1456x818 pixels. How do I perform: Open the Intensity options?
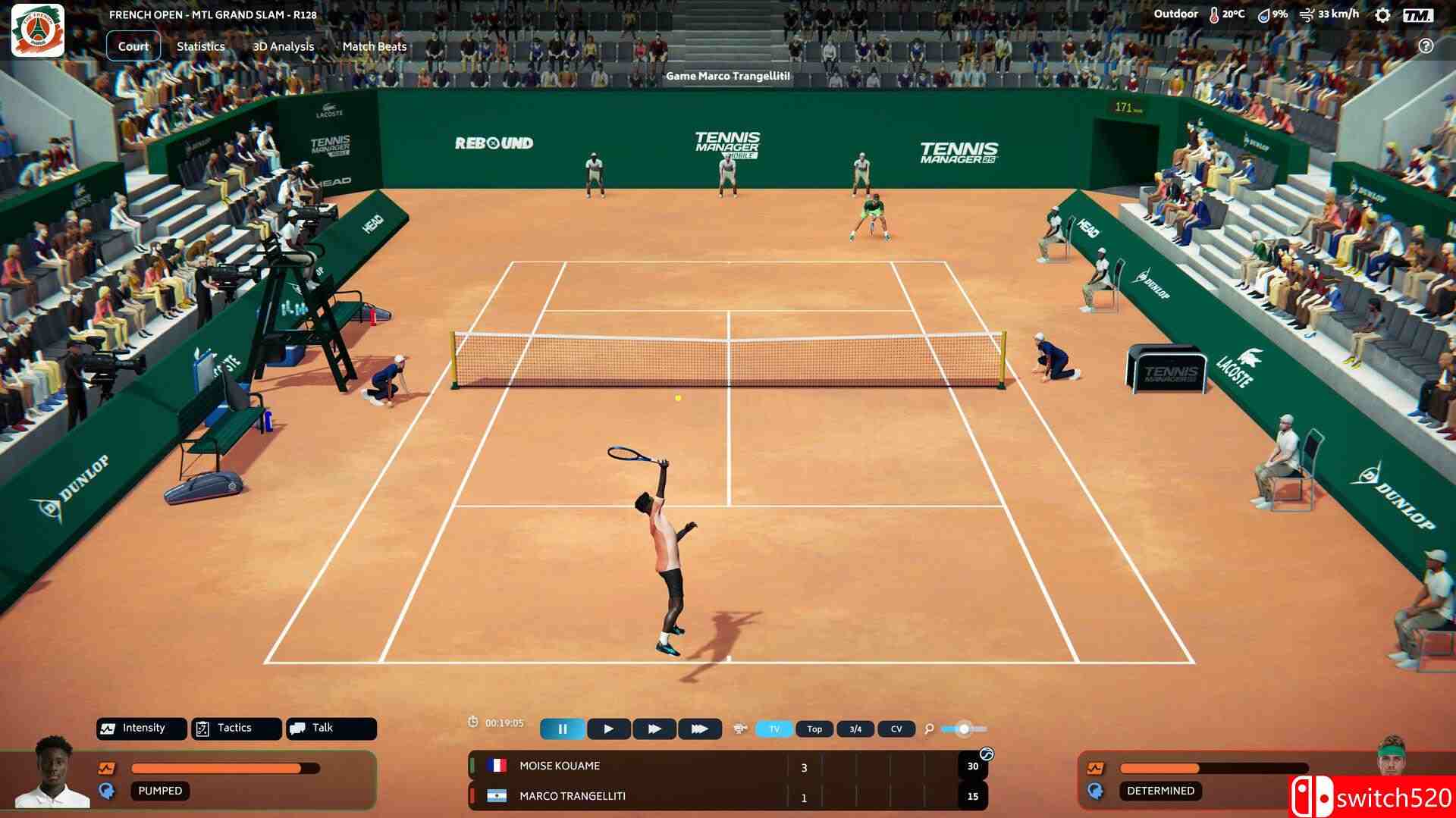141,729
